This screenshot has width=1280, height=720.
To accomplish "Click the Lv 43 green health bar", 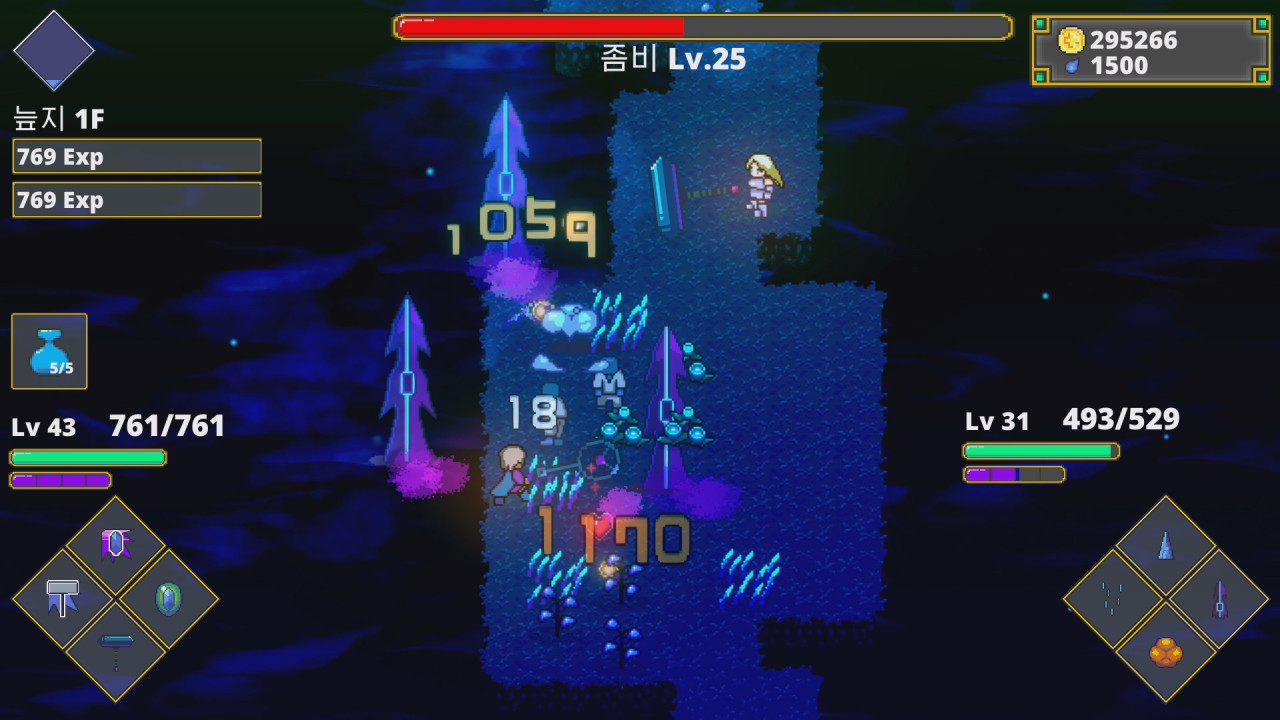I will (x=87, y=457).
